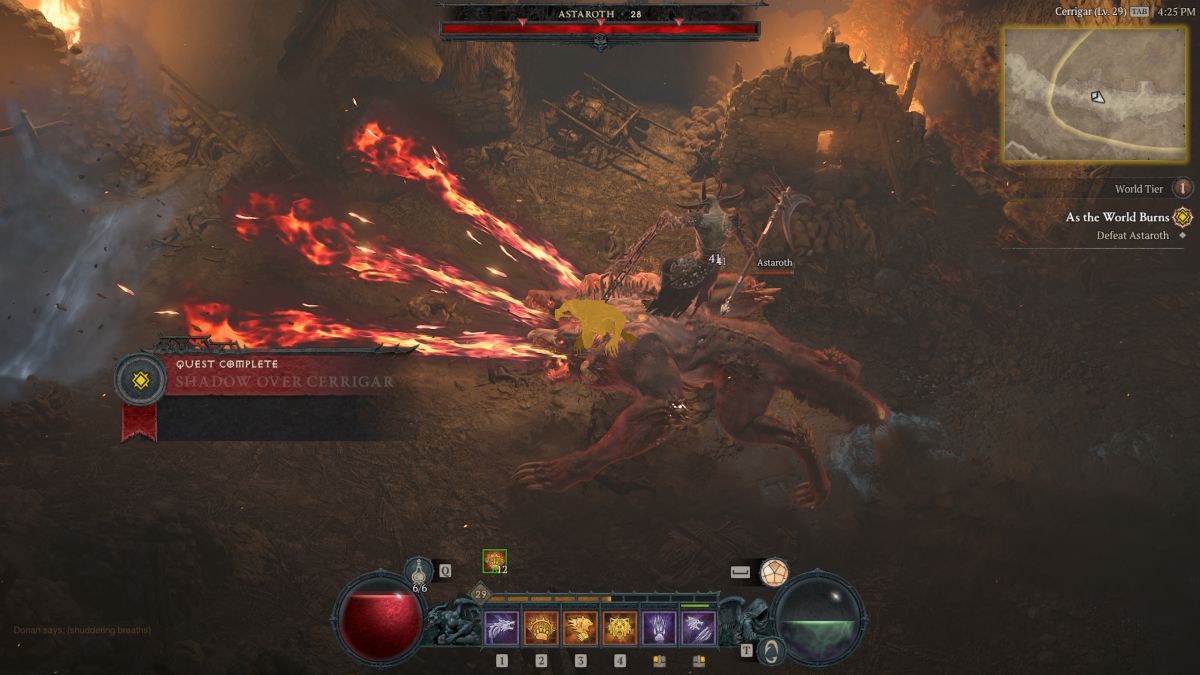This screenshot has height=675, width=1200.
Task: Activate the evade icon beside the spirit orb
Action: tap(773, 573)
